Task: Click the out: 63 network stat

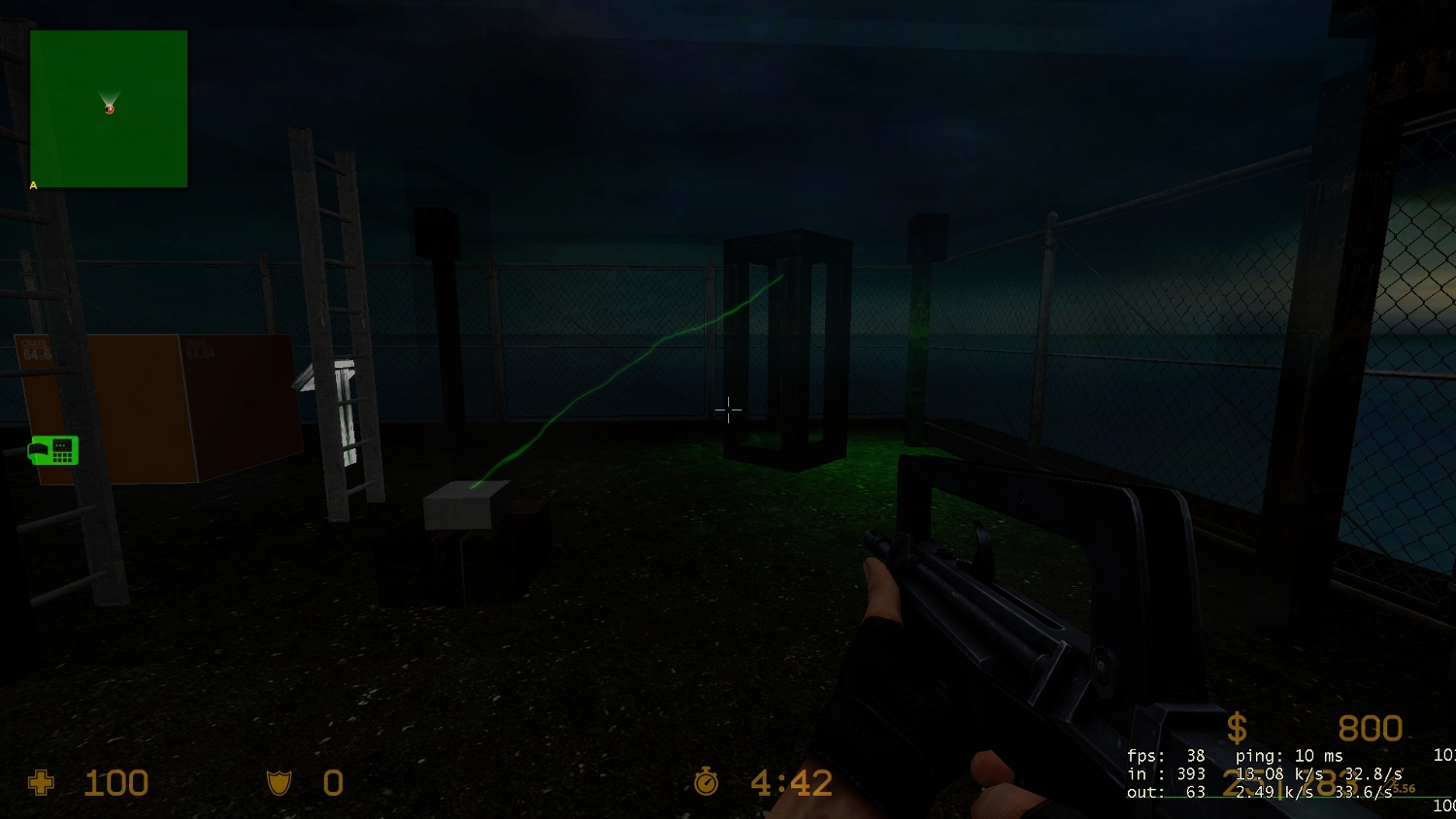Action: [1168, 792]
